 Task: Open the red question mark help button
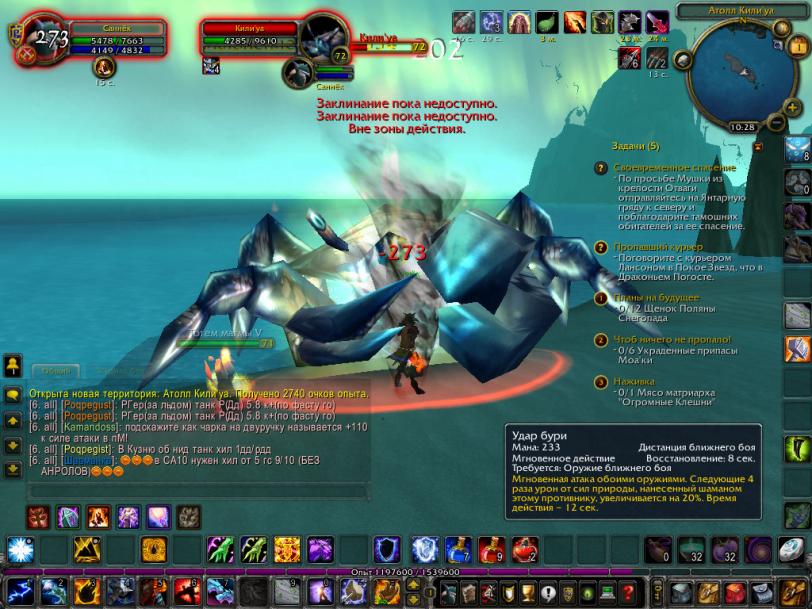click(x=627, y=591)
